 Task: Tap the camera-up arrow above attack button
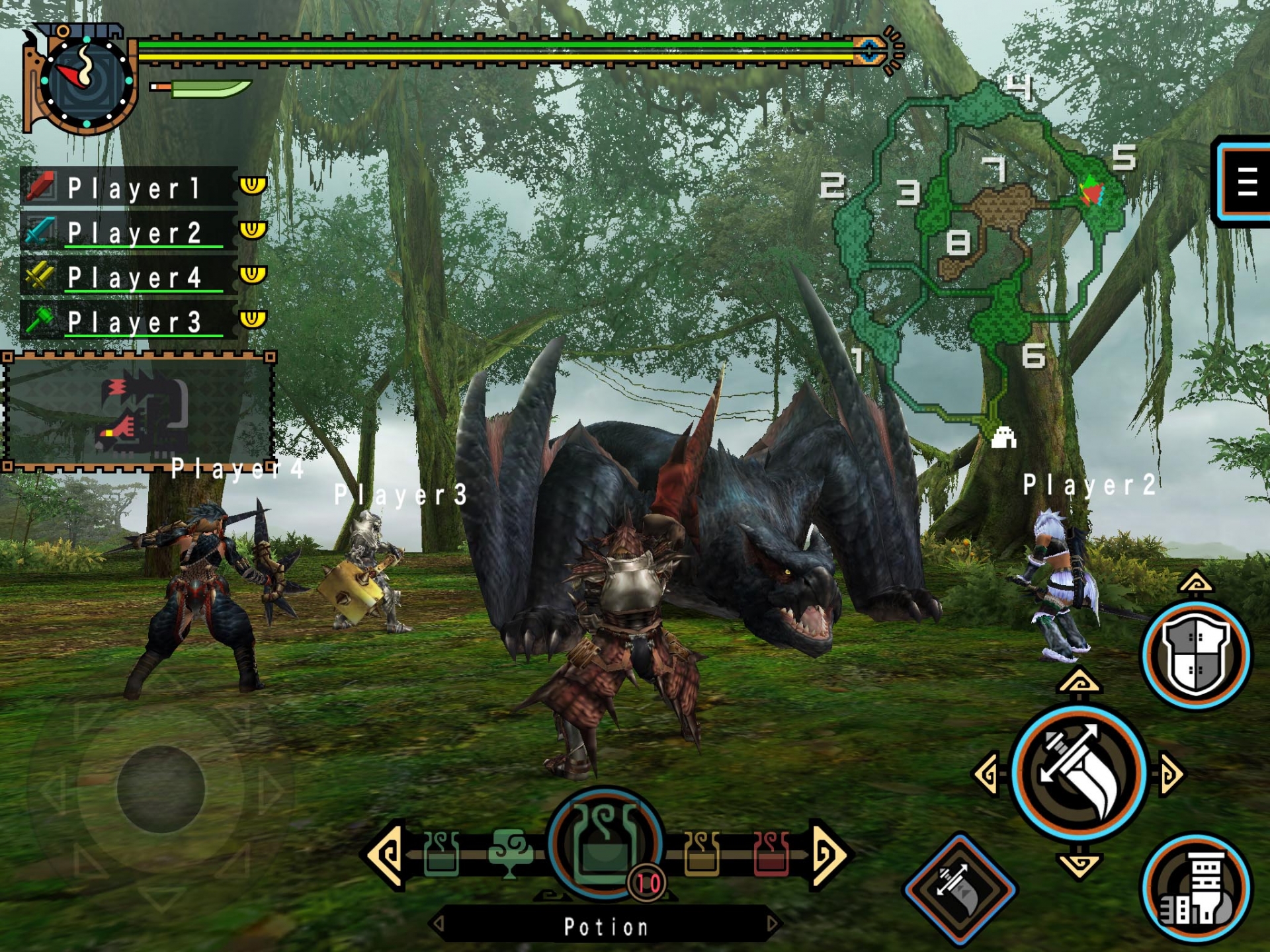pyautogui.click(x=1079, y=682)
